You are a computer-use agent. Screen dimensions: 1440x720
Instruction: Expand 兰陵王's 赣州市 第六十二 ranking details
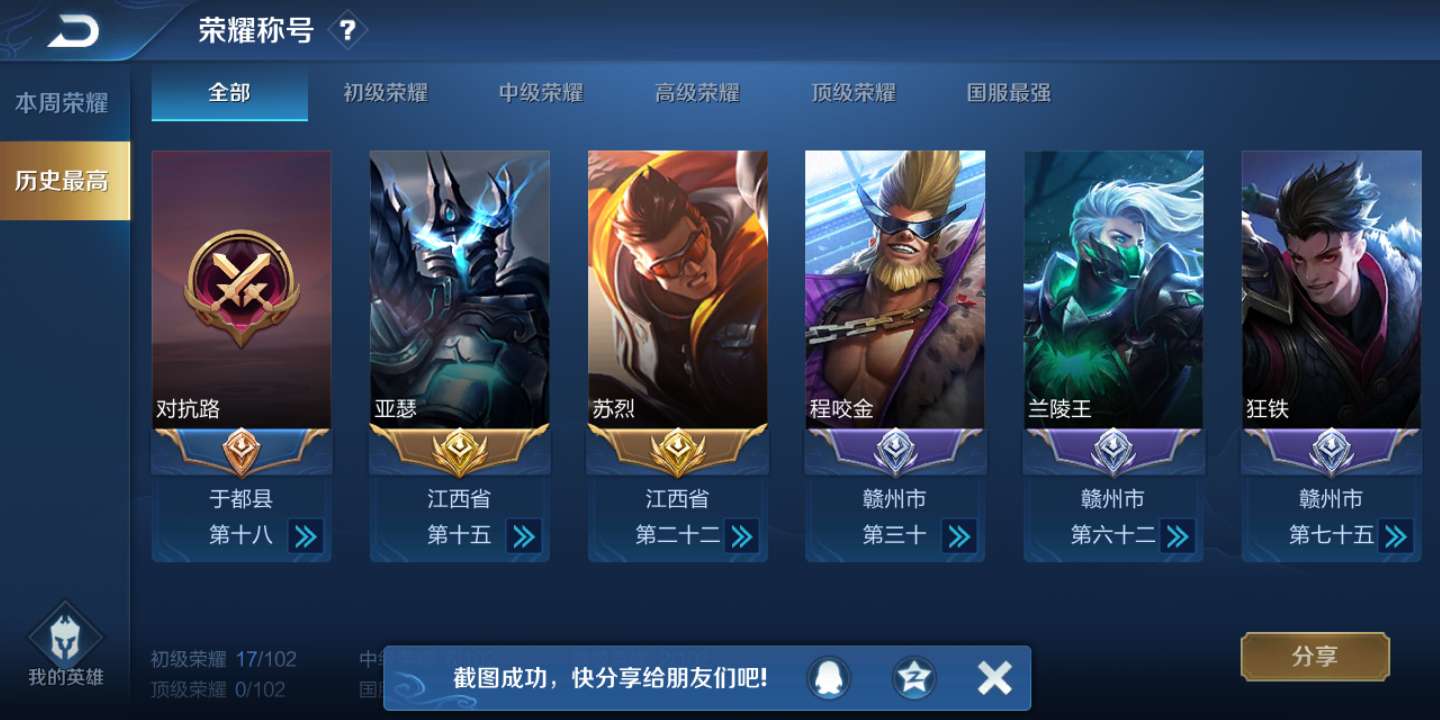pyautogui.click(x=1178, y=536)
